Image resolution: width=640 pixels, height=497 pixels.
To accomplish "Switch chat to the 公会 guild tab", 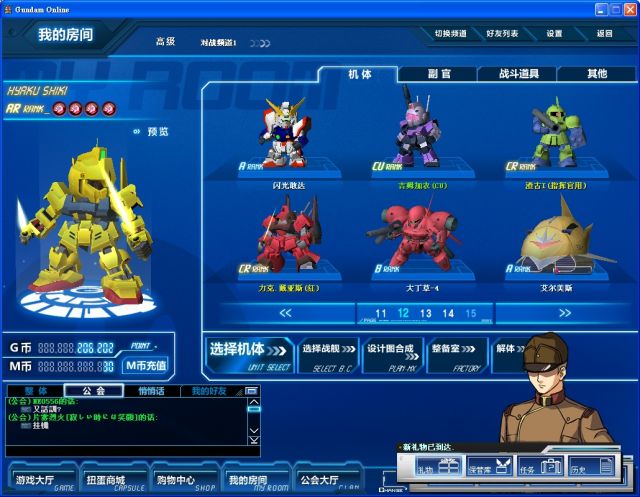I will (x=94, y=391).
